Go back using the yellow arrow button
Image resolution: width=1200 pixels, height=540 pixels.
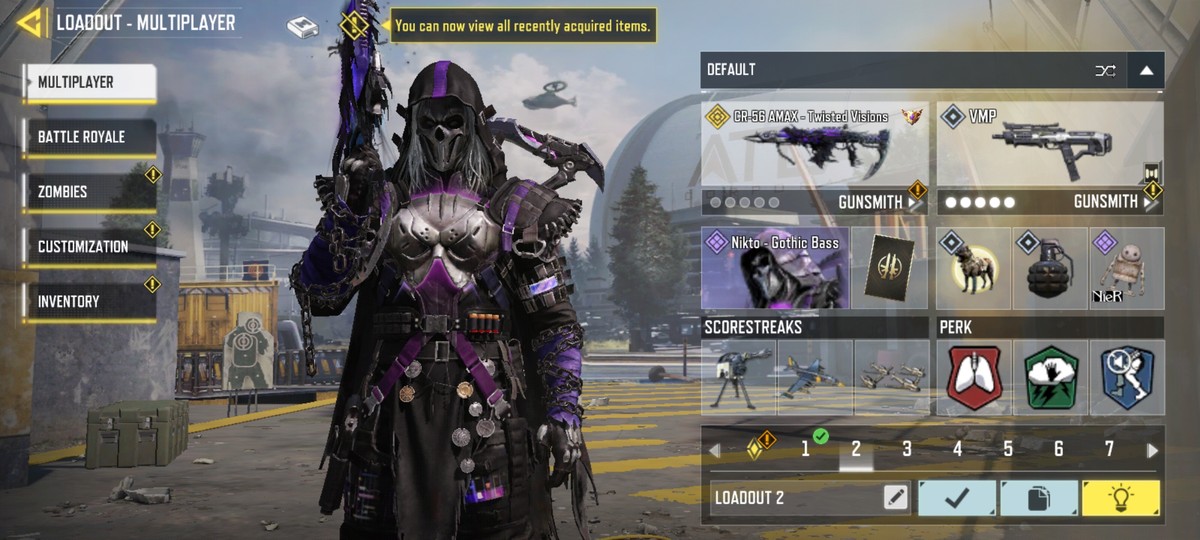pos(29,22)
